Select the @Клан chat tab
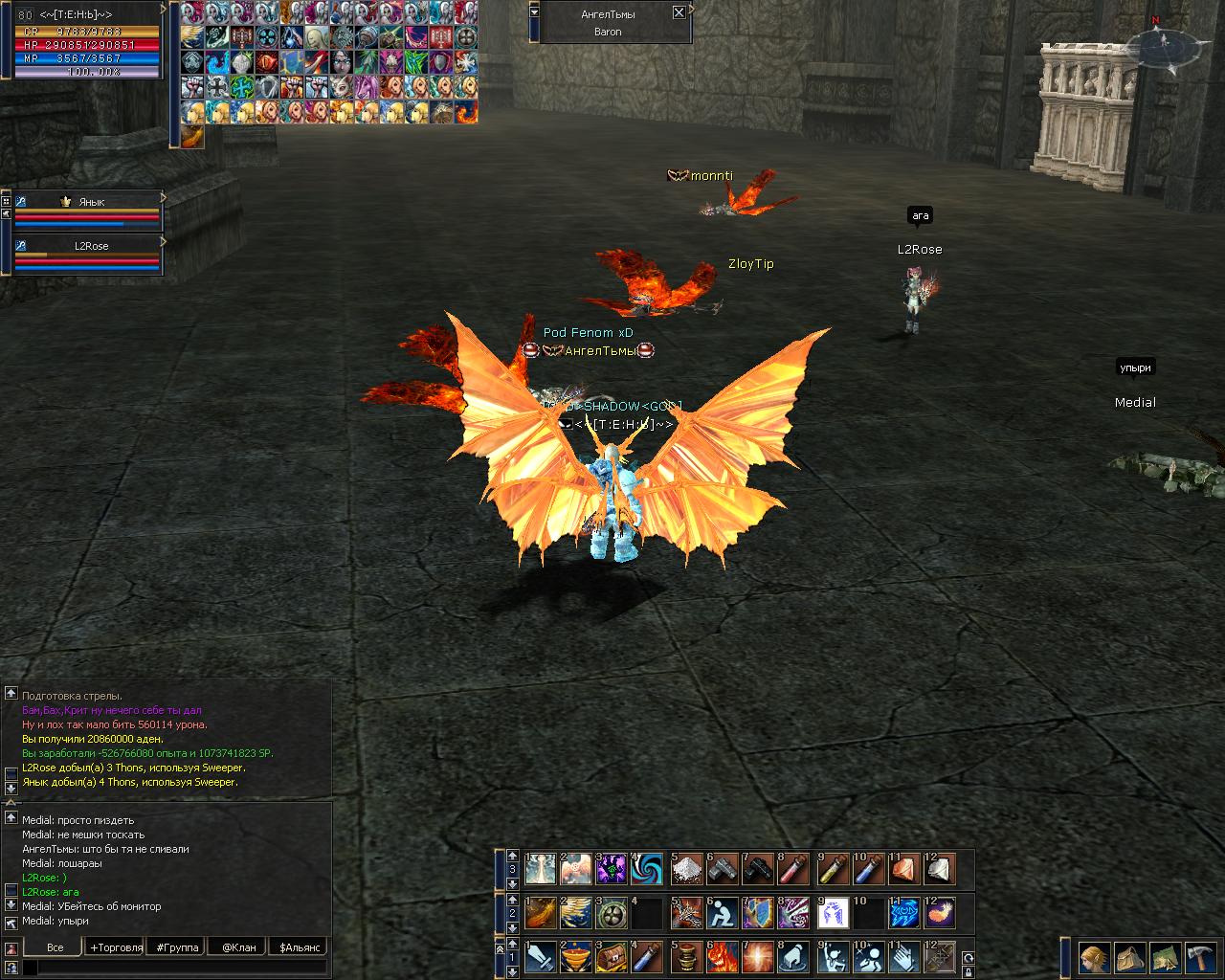This screenshot has width=1225, height=980. (238, 947)
